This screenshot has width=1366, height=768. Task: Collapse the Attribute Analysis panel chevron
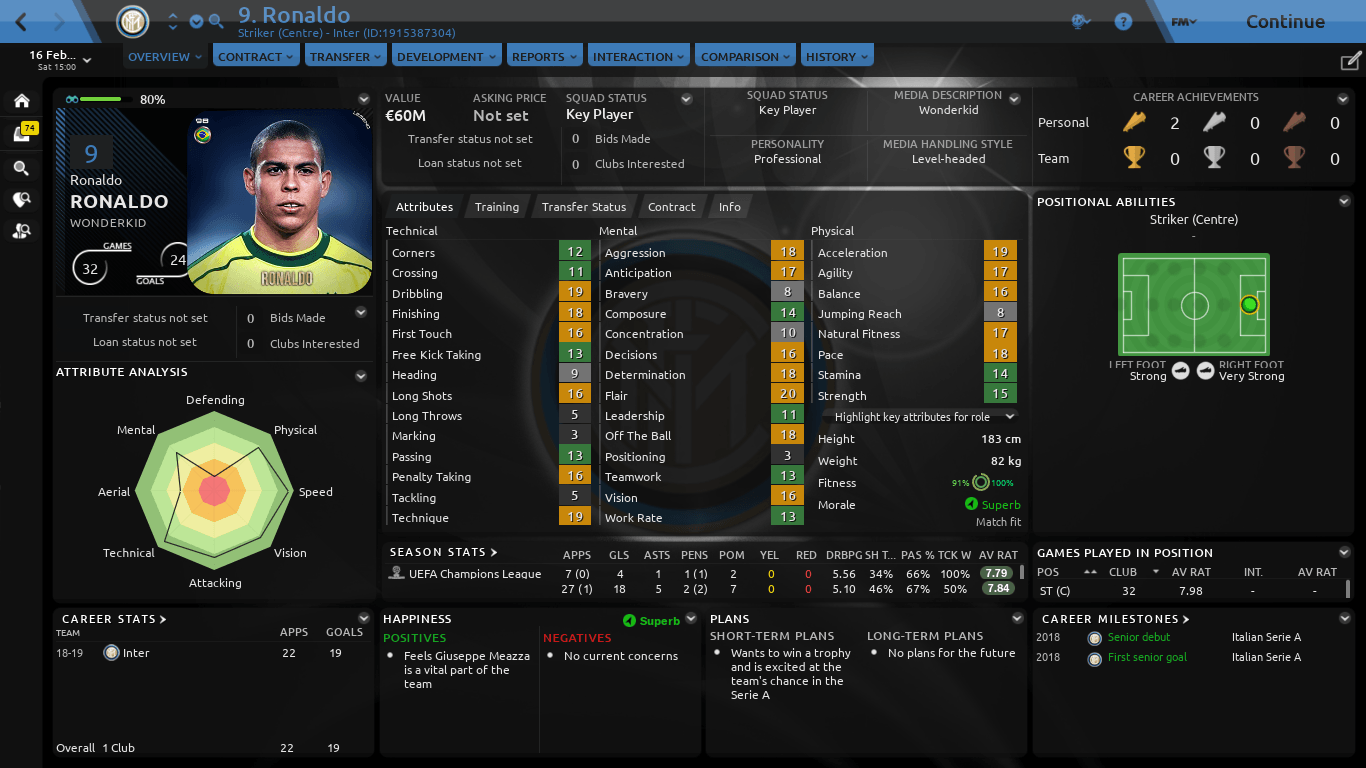pyautogui.click(x=361, y=376)
